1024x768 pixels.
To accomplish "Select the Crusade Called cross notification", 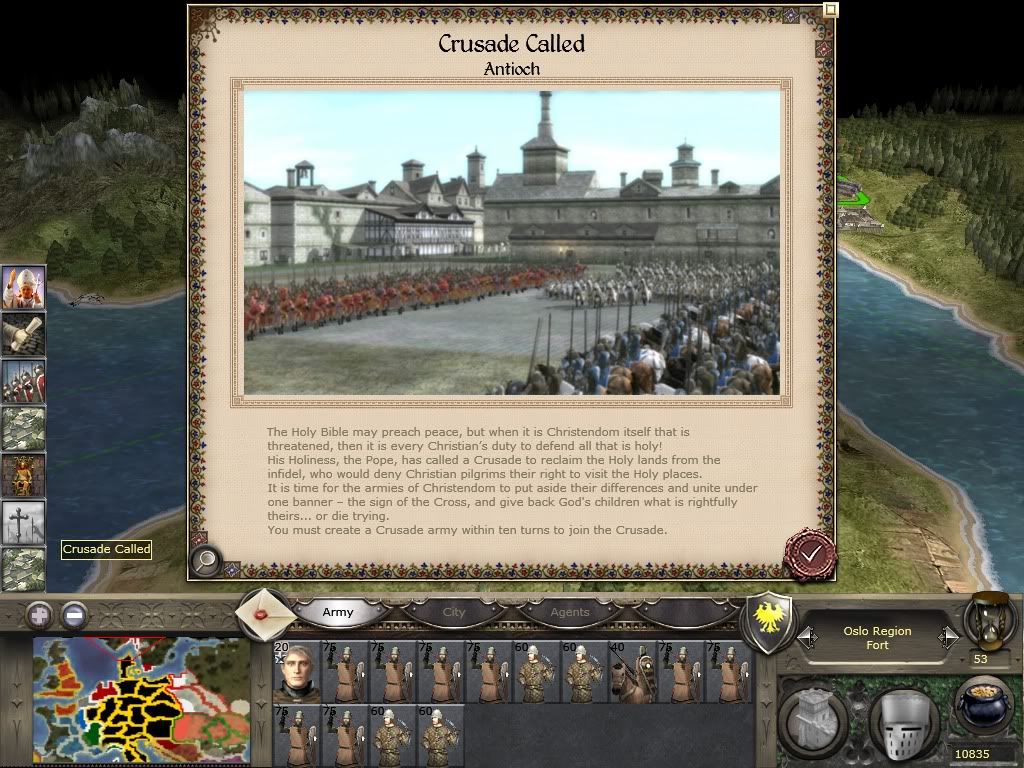I will pos(23,522).
